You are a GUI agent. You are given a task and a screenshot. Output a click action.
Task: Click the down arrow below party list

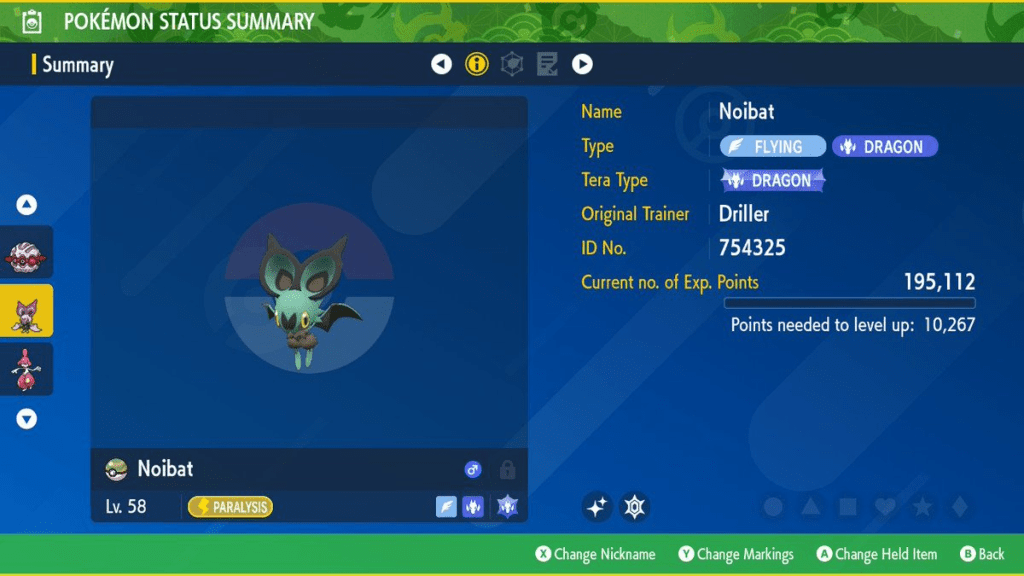(x=27, y=420)
